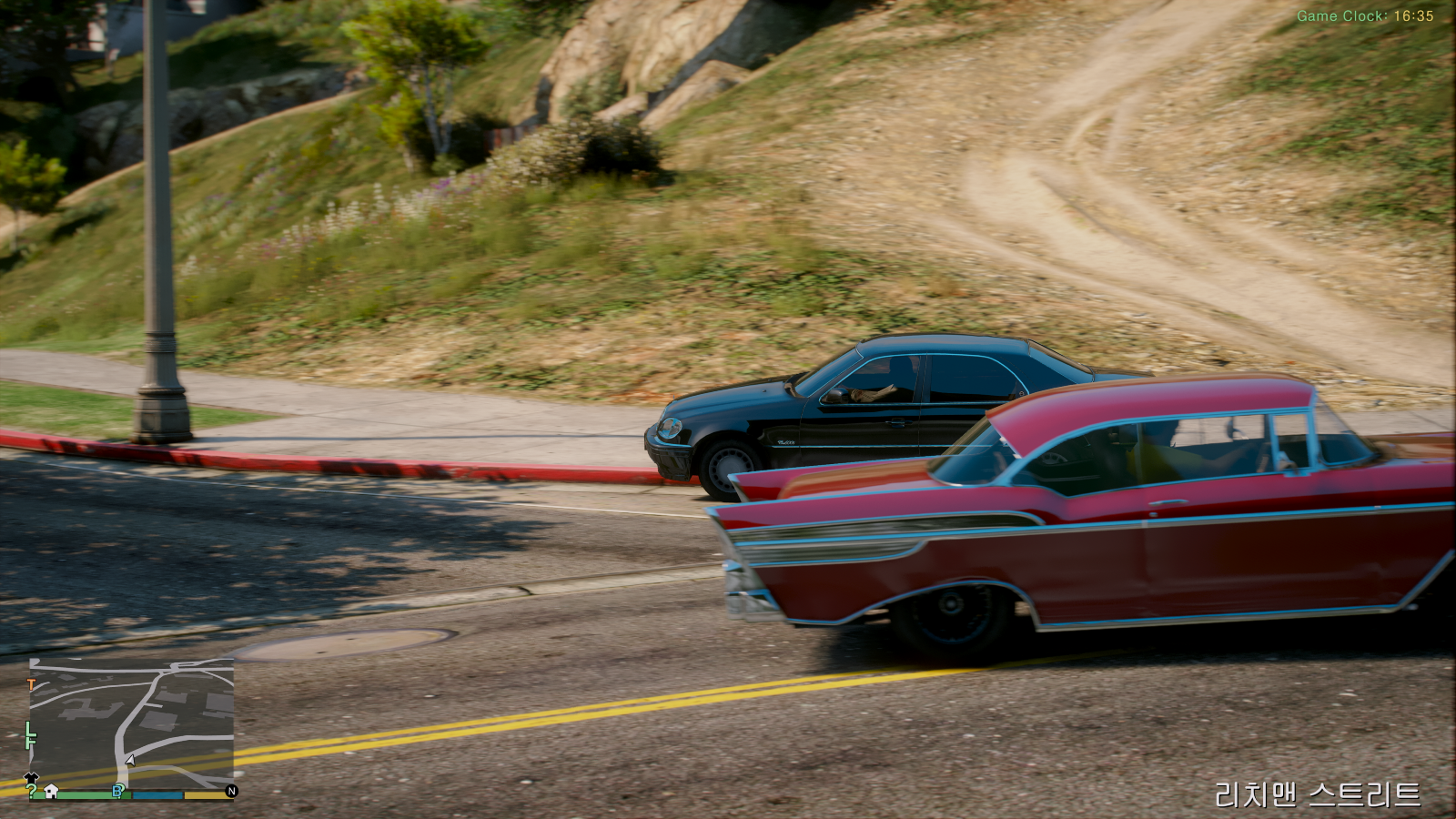Click the black shirt clothing store blip

coord(32,778)
